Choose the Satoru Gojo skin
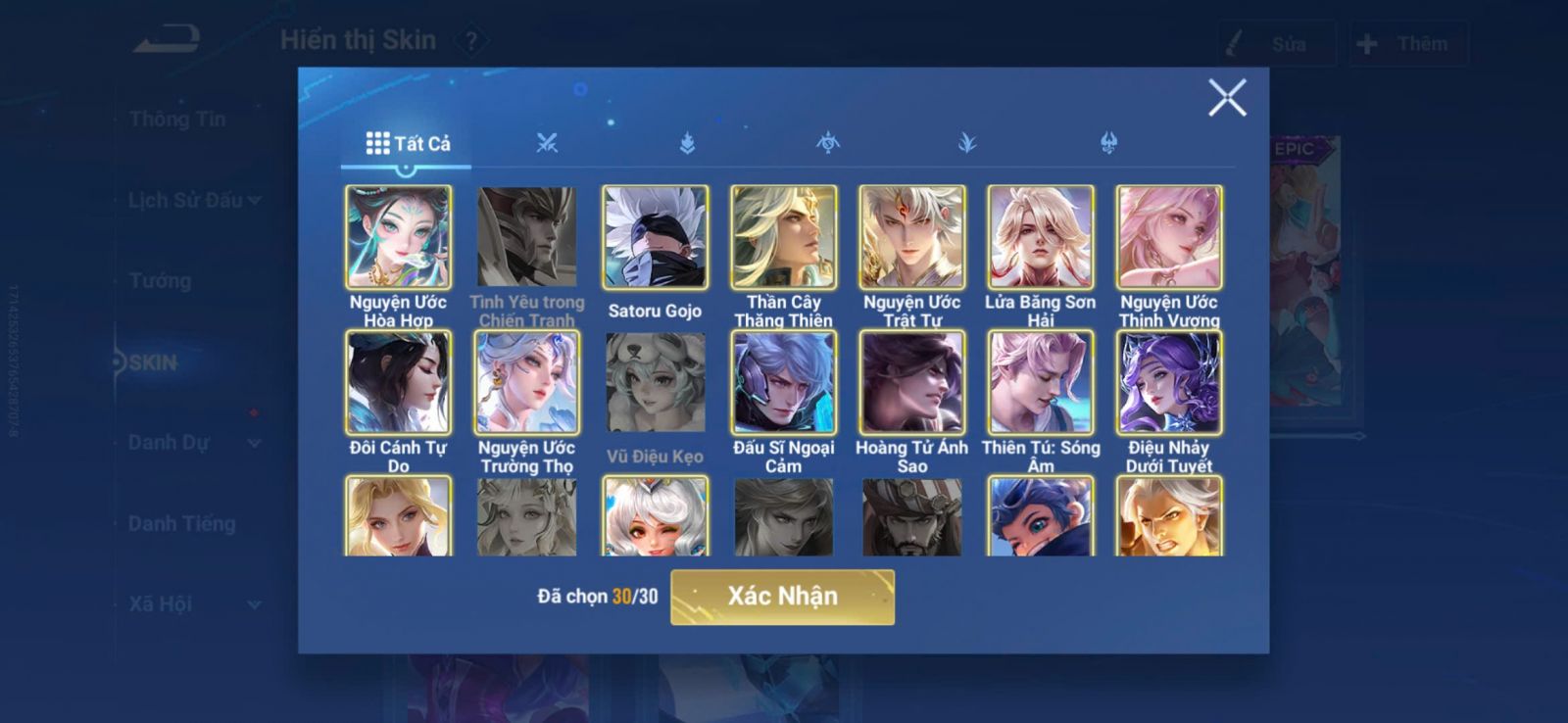This screenshot has height=723, width=1568. coord(655,238)
